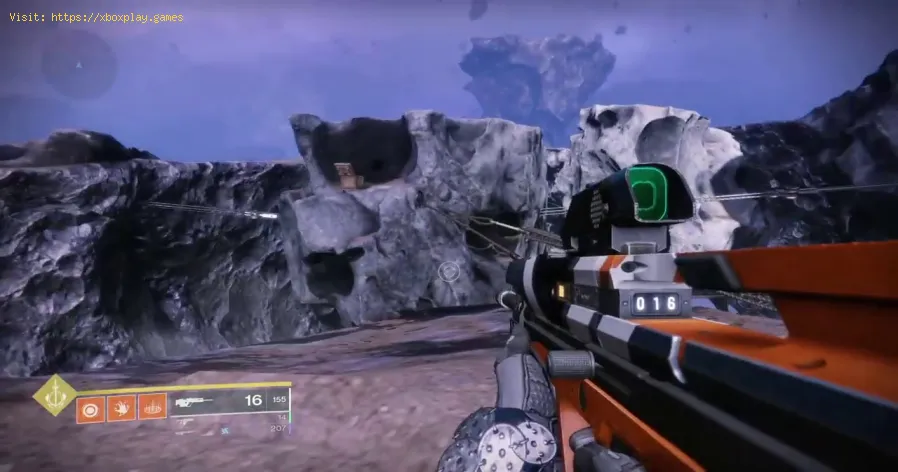Select the grenade ability ring icon
The width and height of the screenshot is (898, 472).
[90, 407]
